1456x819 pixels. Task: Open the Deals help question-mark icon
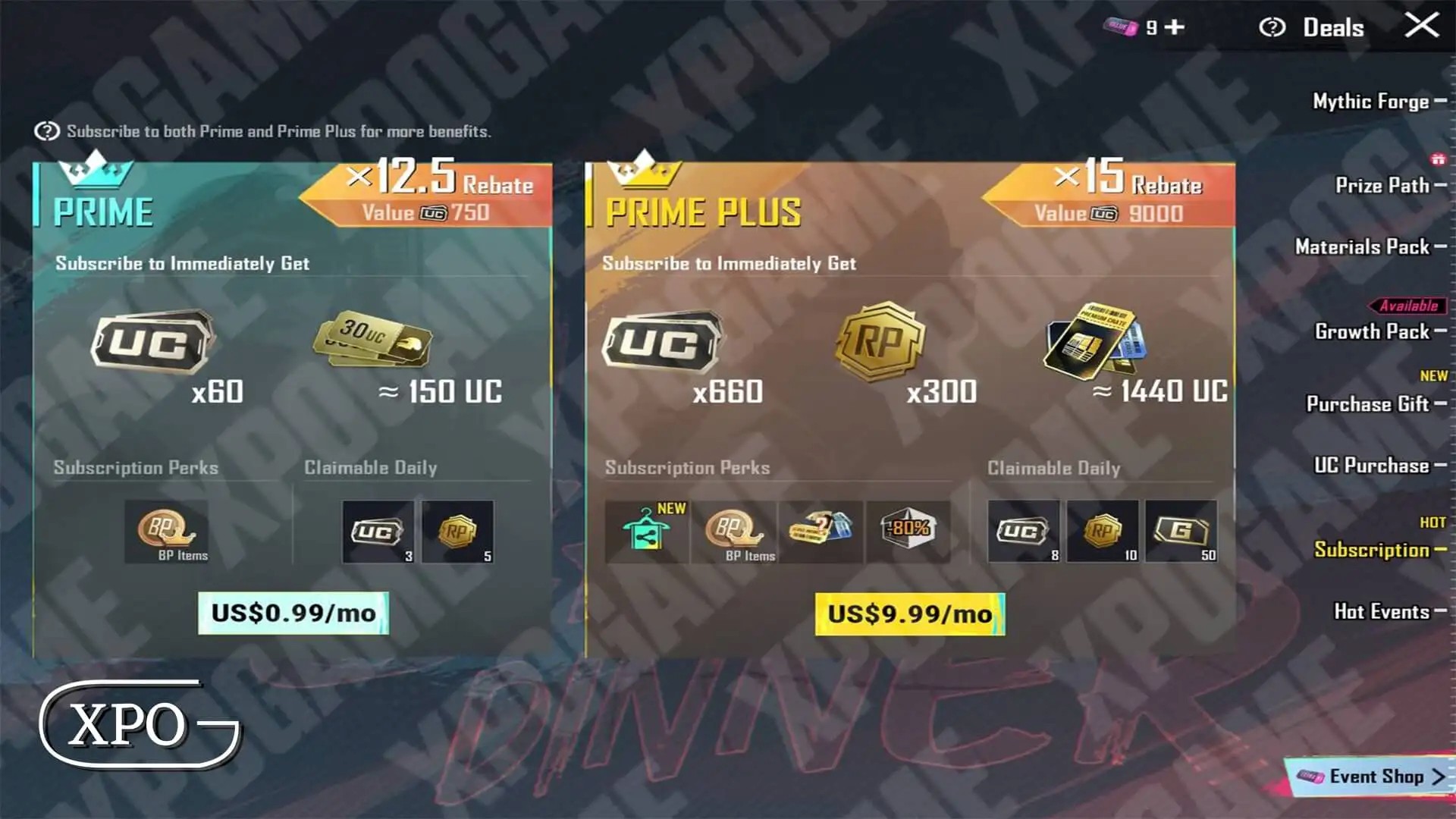point(1273,27)
